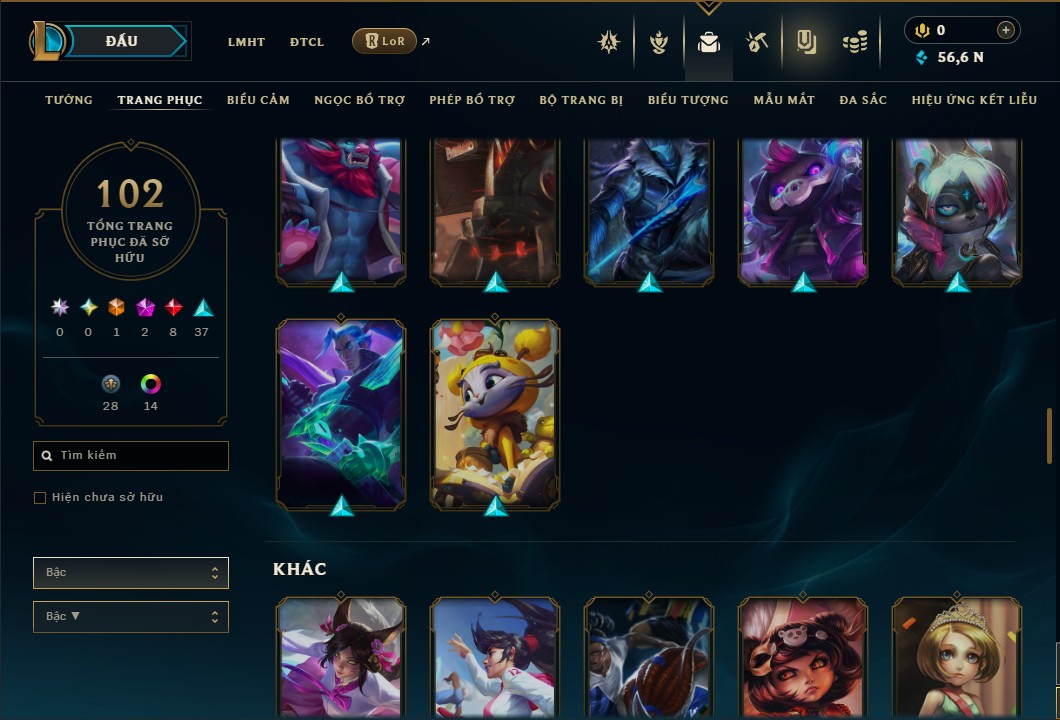This screenshot has height=720, width=1060.
Task: Go to the BỘ TRANG BỊ tab
Action: pos(581,100)
